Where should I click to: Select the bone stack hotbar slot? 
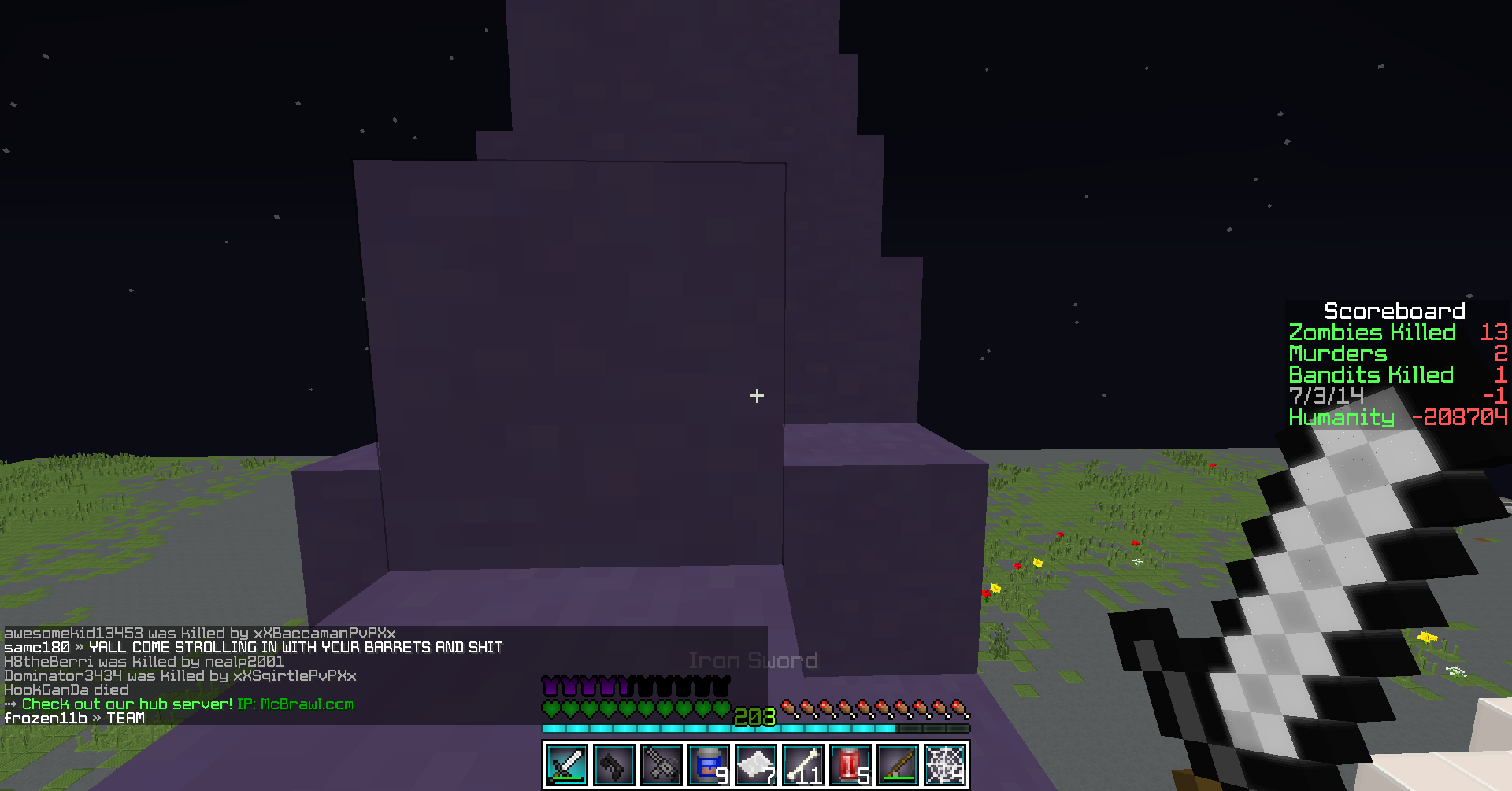pos(803,764)
